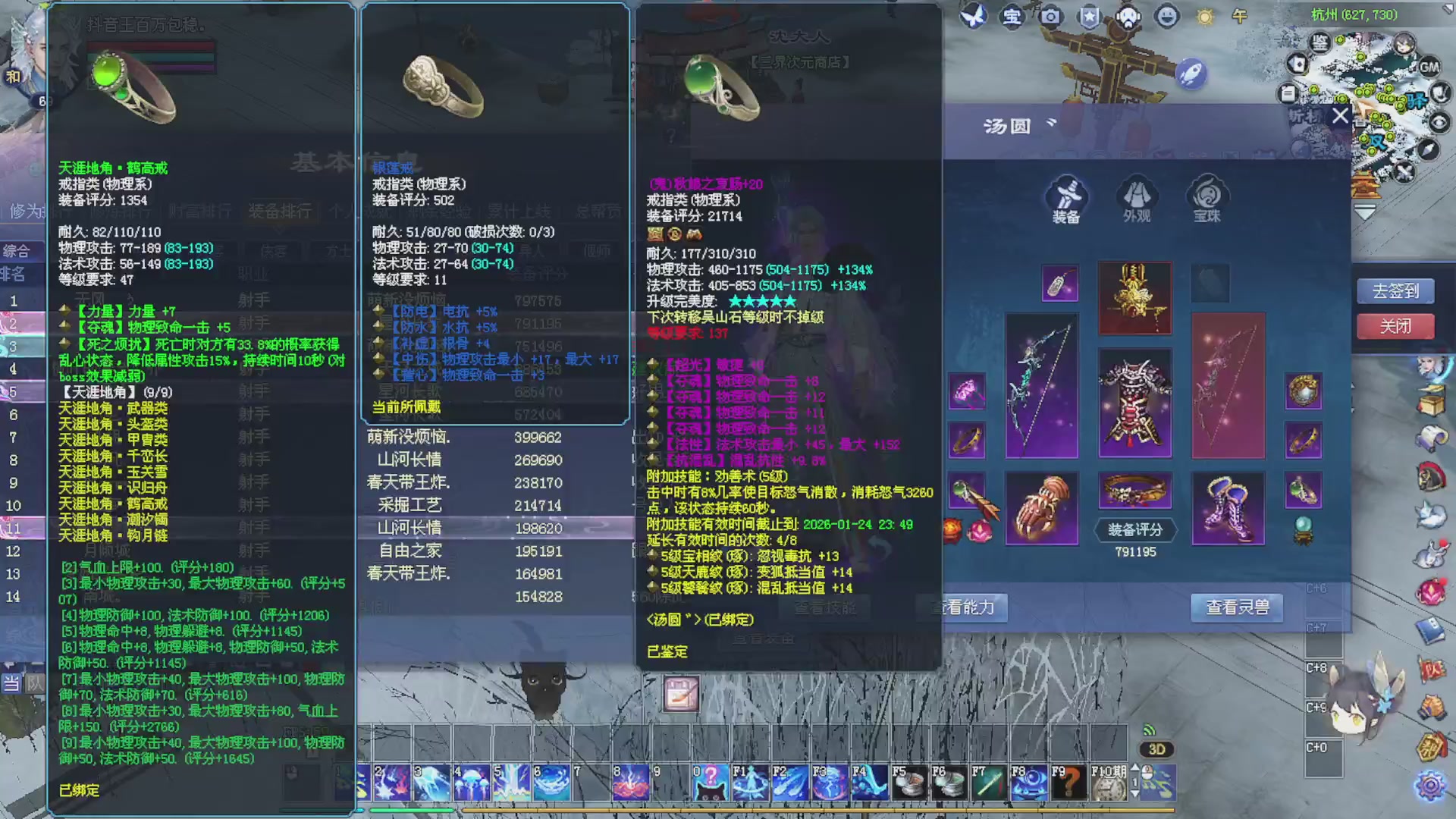Toggle the 3D view button above skill bar

pos(1156,748)
